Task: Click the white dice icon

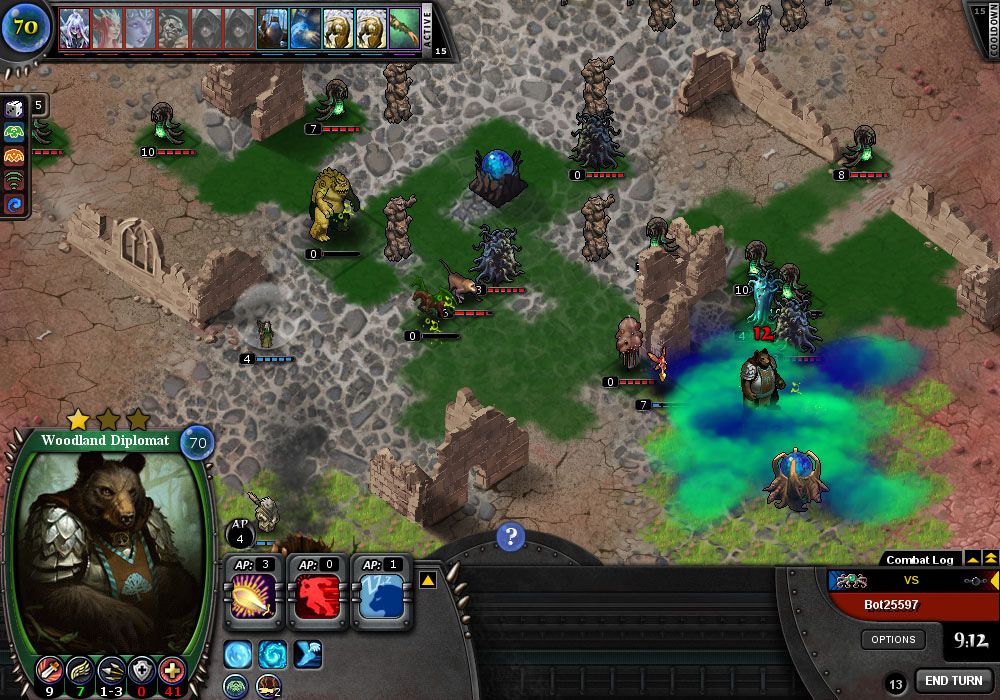Action: click(15, 108)
